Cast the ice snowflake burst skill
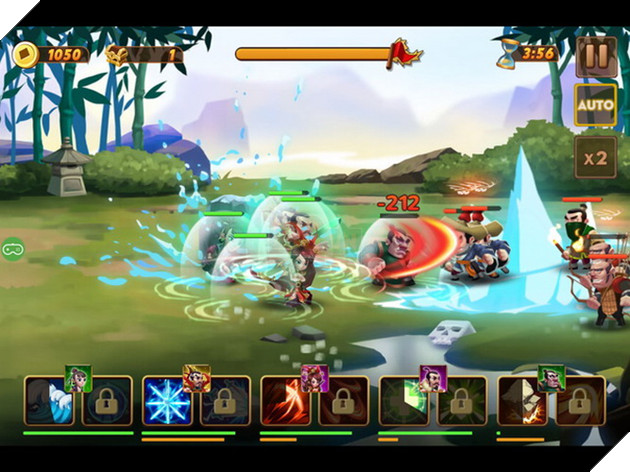Viewport: 630px width, 472px height. coord(167,401)
